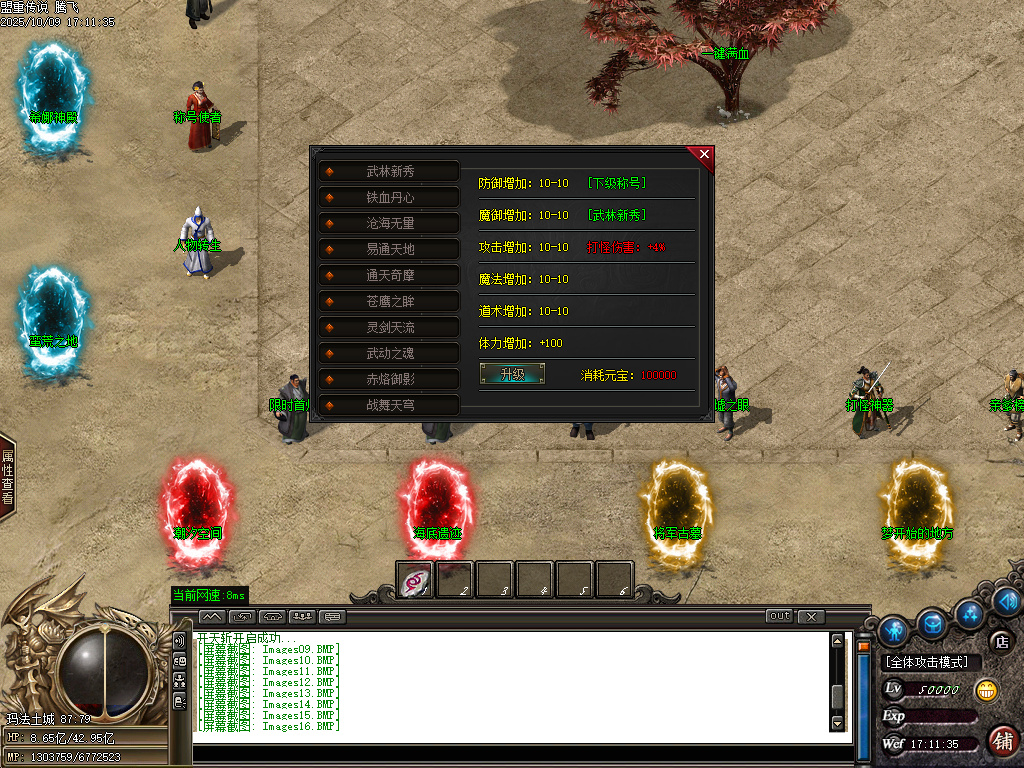Select the 武林新秀 title entry
The width and height of the screenshot is (1024, 768).
click(389, 172)
